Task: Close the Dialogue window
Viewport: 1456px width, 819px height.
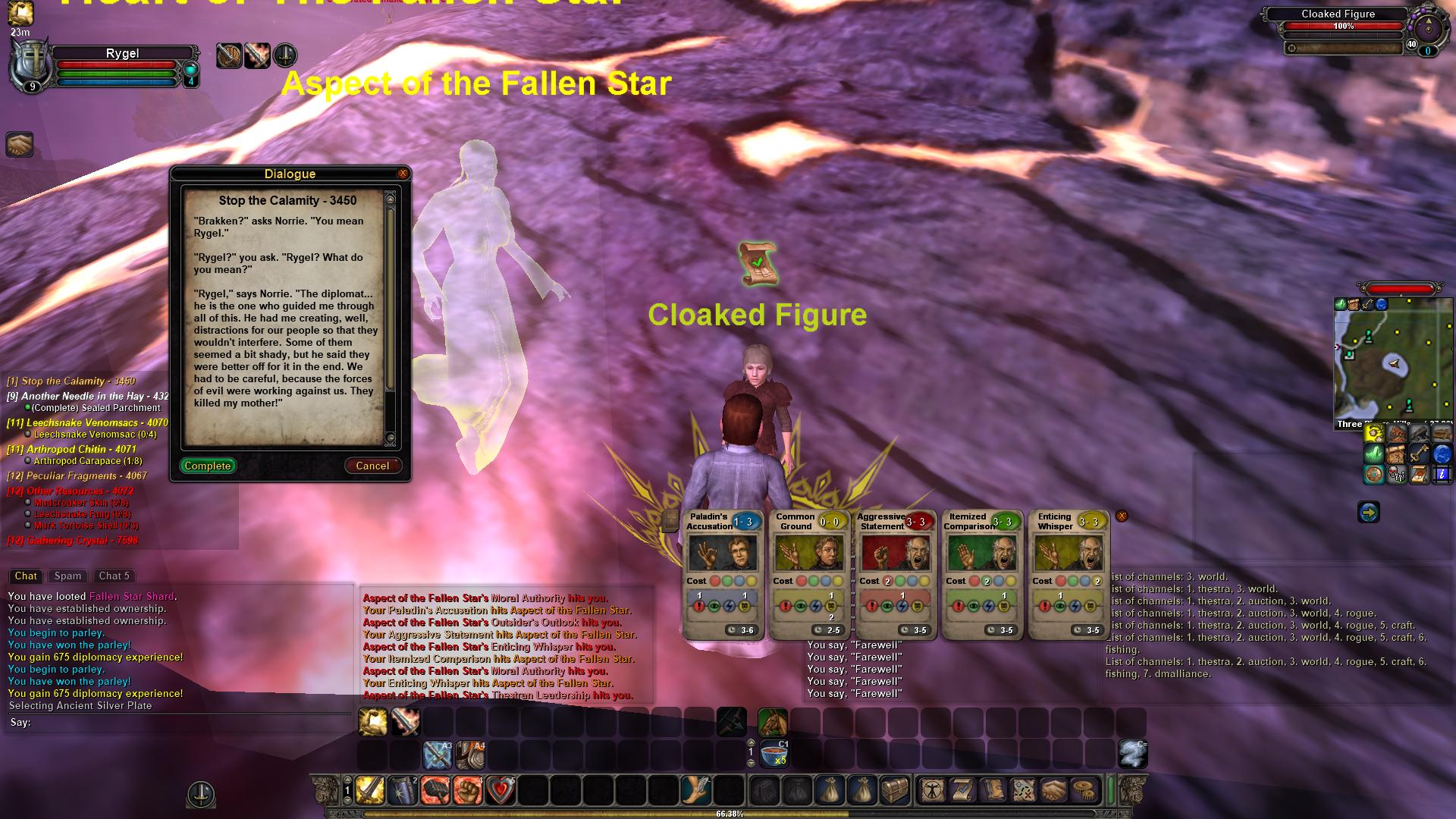Action: [x=403, y=174]
